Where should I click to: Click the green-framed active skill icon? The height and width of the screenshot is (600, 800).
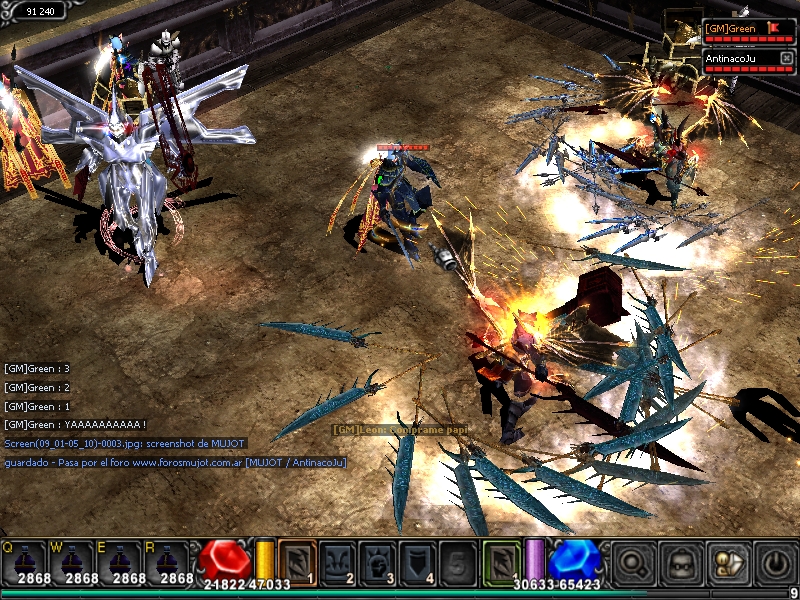[x=501, y=560]
